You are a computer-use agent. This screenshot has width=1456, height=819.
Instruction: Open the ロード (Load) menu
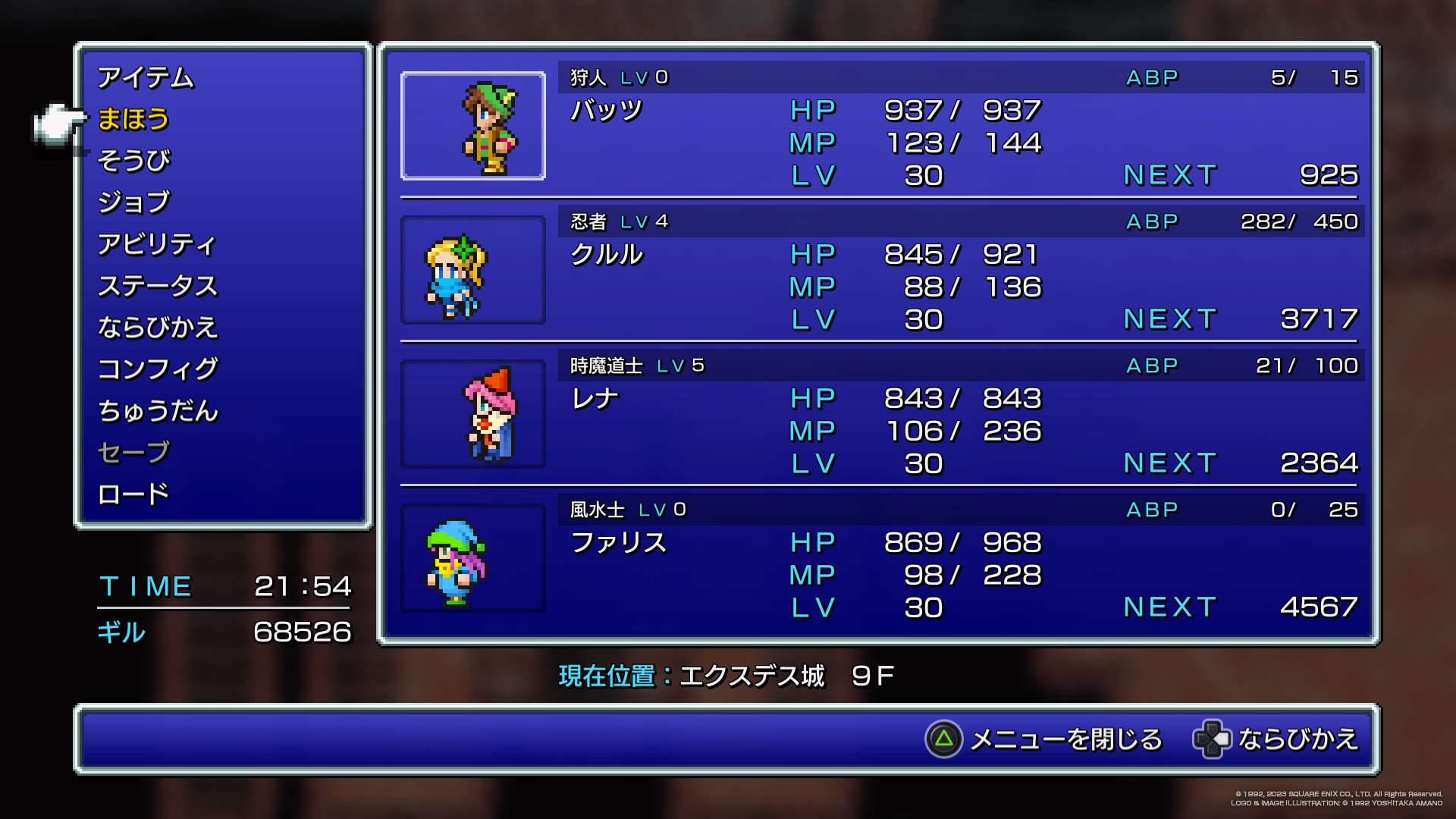click(x=133, y=494)
